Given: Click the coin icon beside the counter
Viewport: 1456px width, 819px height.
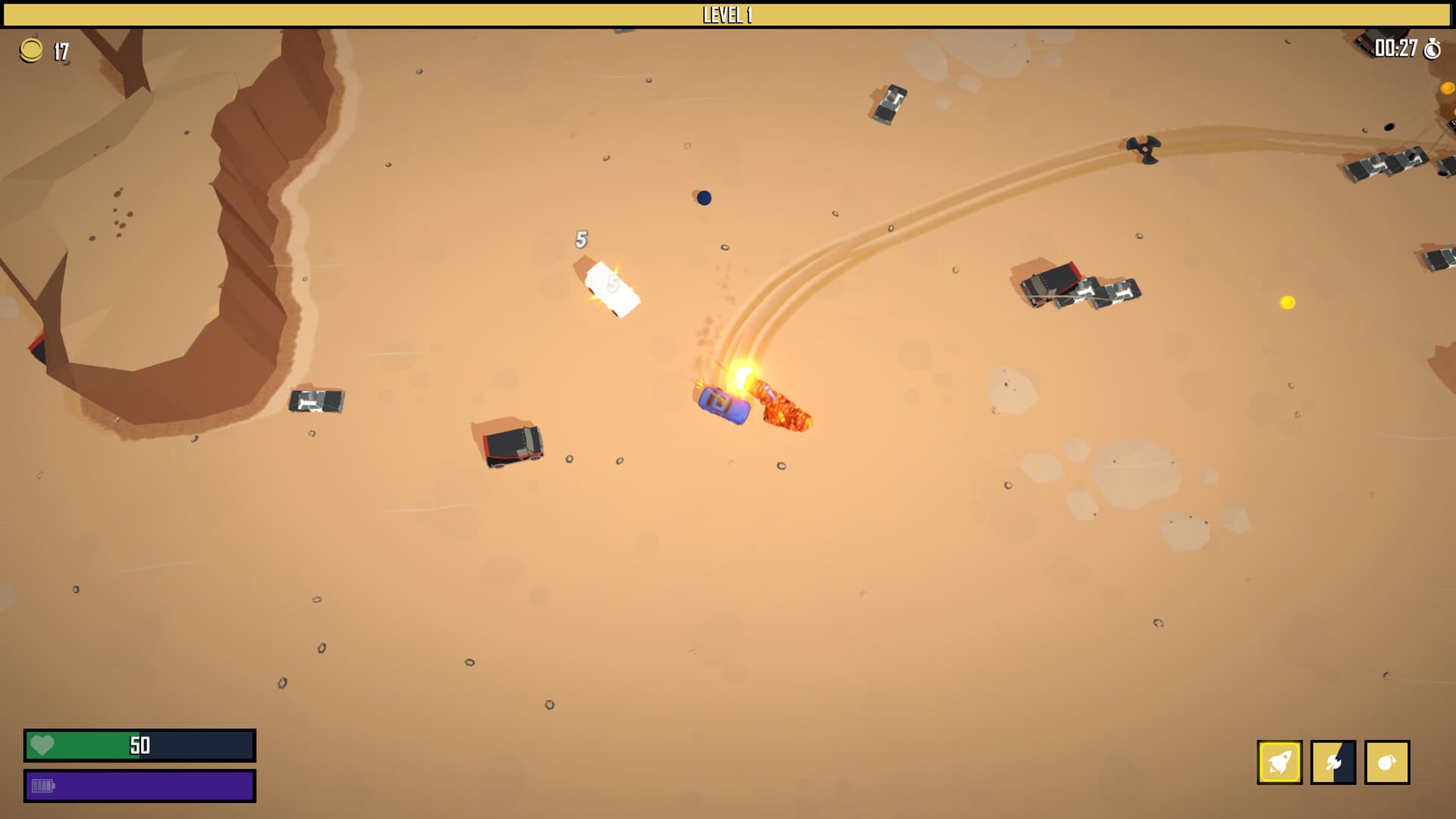Looking at the screenshot, I should [x=31, y=51].
